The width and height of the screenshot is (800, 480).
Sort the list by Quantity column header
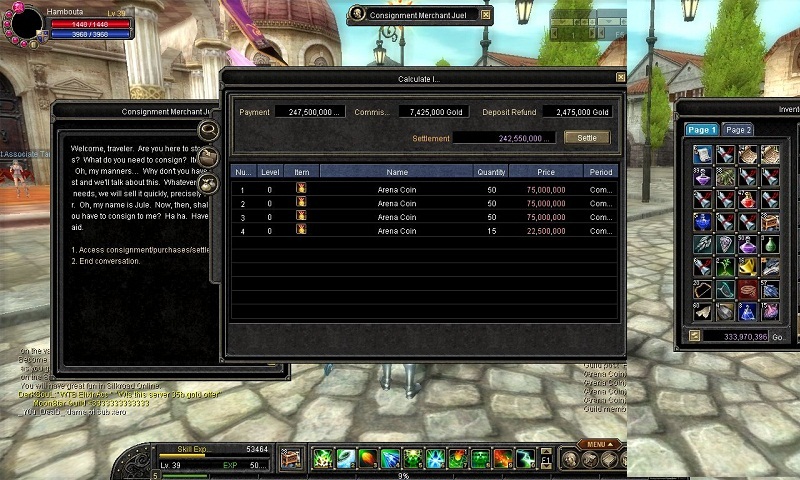(x=491, y=172)
